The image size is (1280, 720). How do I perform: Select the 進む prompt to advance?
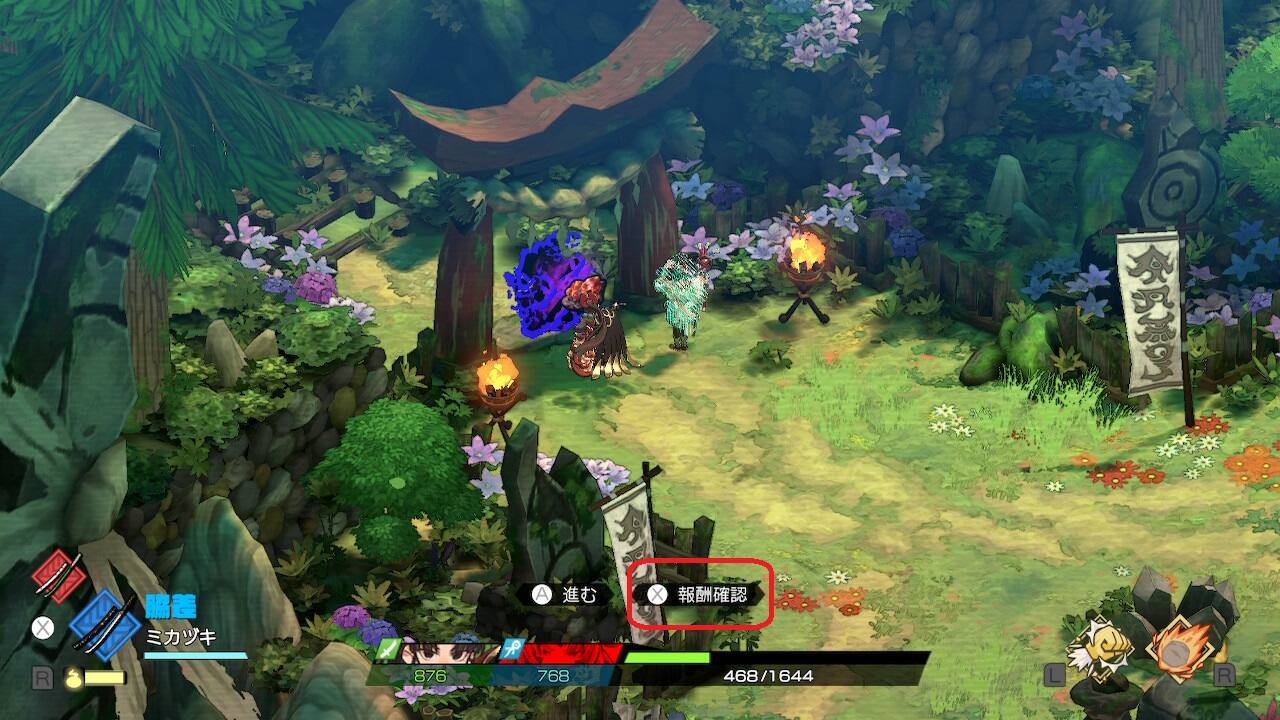click(x=565, y=594)
